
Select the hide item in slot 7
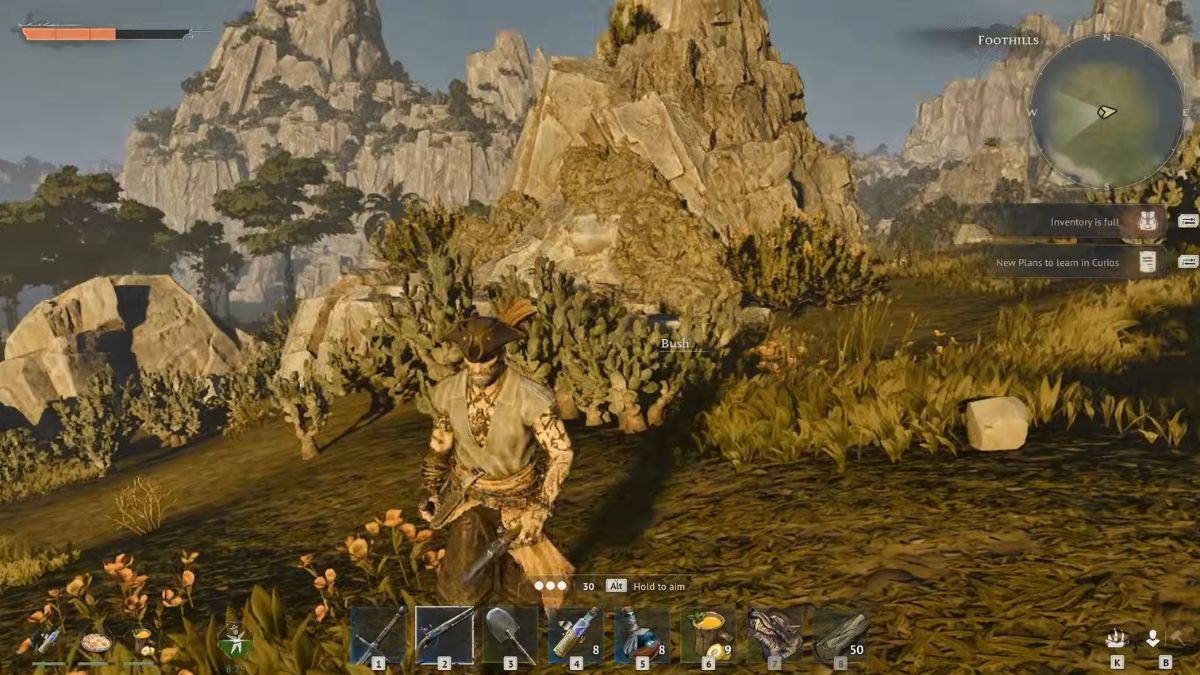774,635
